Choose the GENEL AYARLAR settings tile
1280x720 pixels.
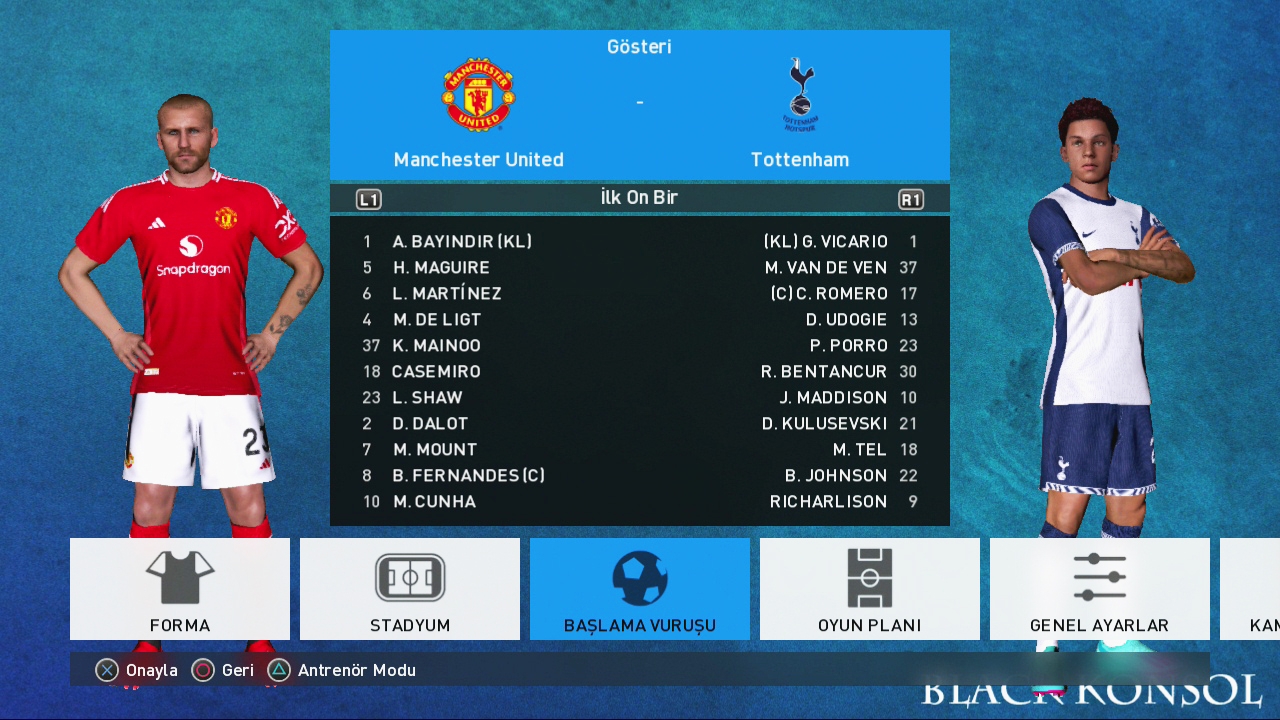click(1099, 589)
